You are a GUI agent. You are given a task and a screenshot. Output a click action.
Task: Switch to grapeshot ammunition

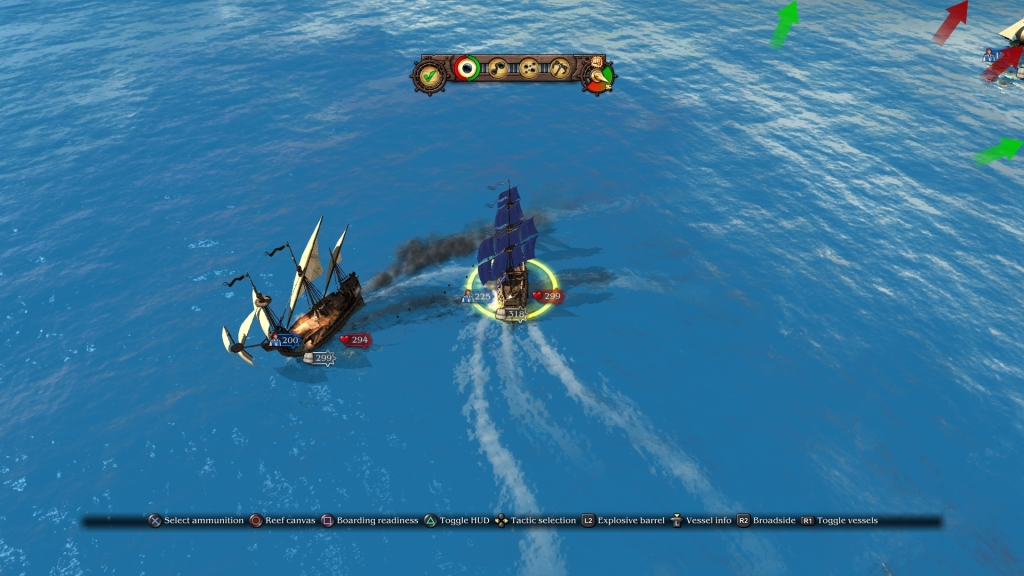pyautogui.click(x=529, y=68)
